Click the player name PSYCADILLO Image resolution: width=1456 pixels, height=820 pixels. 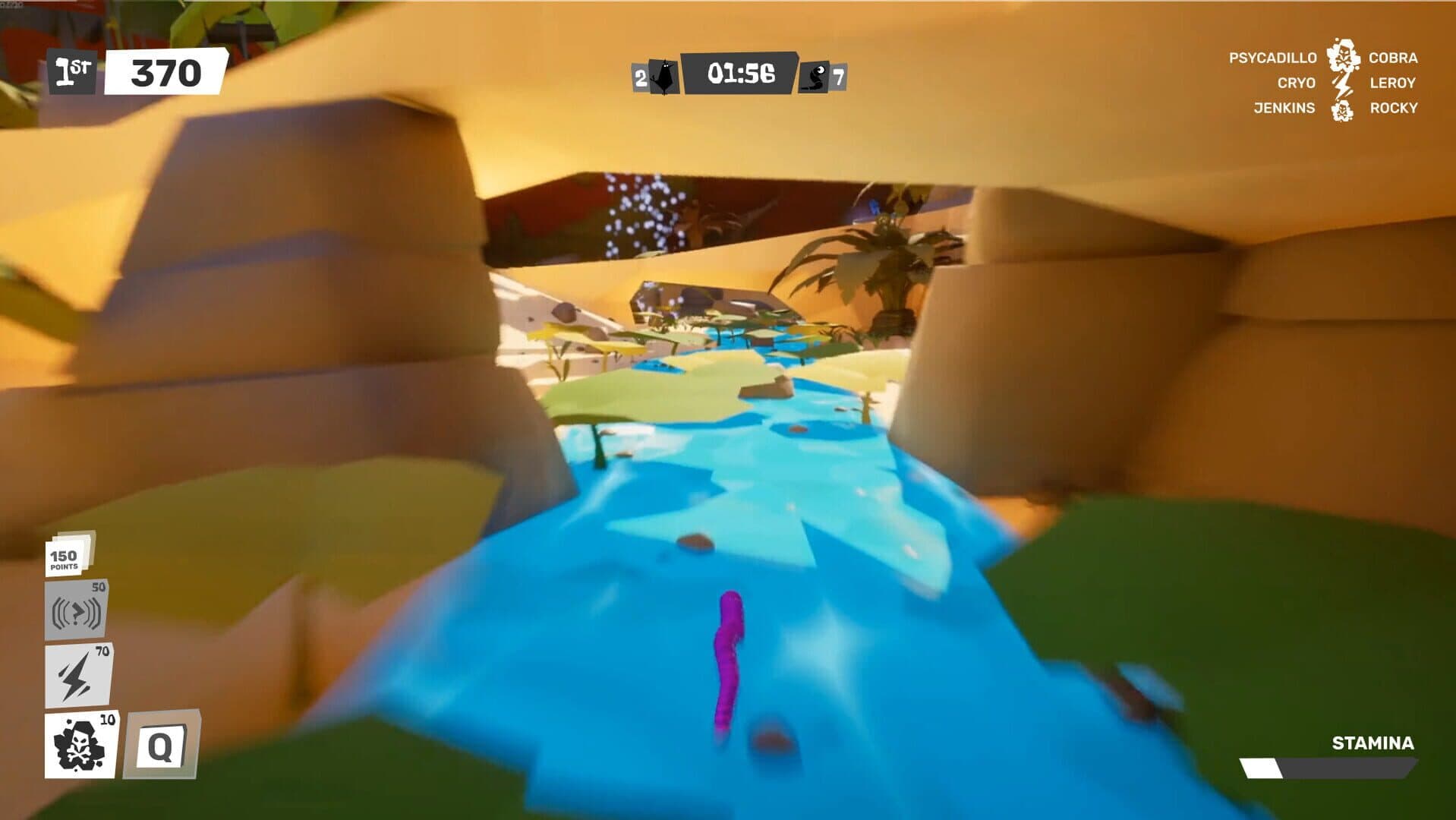1272,58
